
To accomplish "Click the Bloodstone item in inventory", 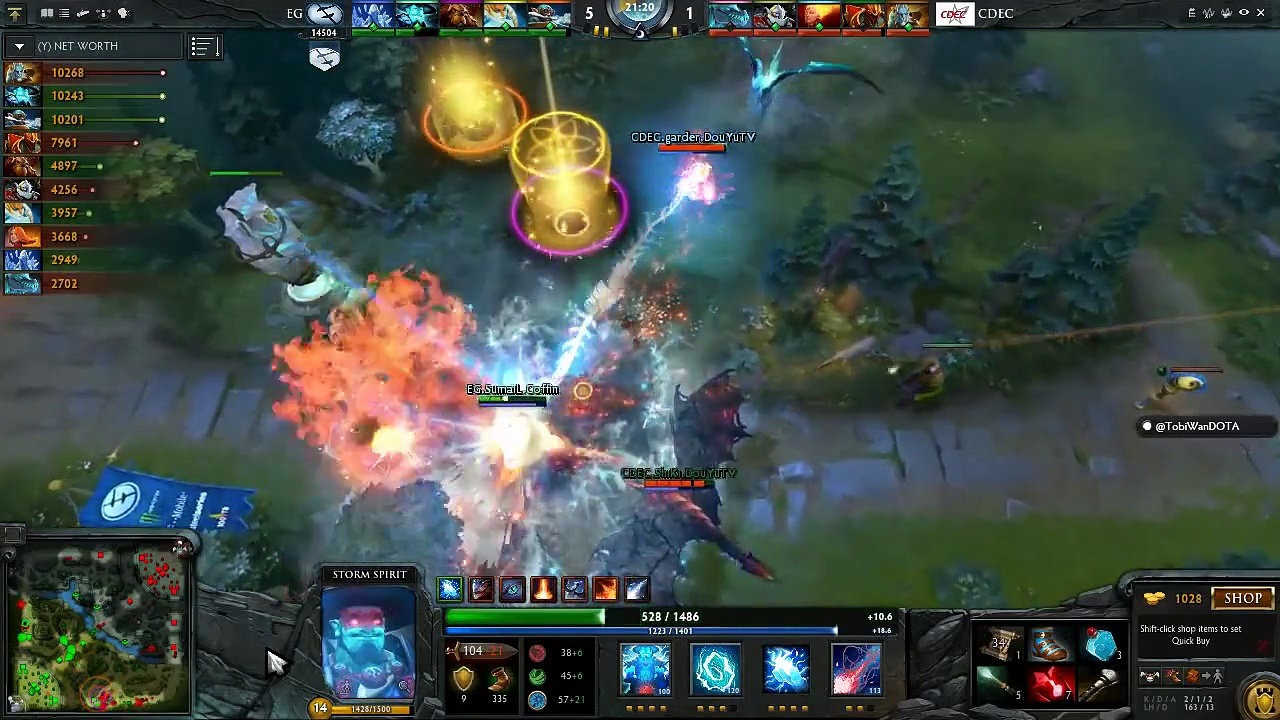I will (1101, 645).
